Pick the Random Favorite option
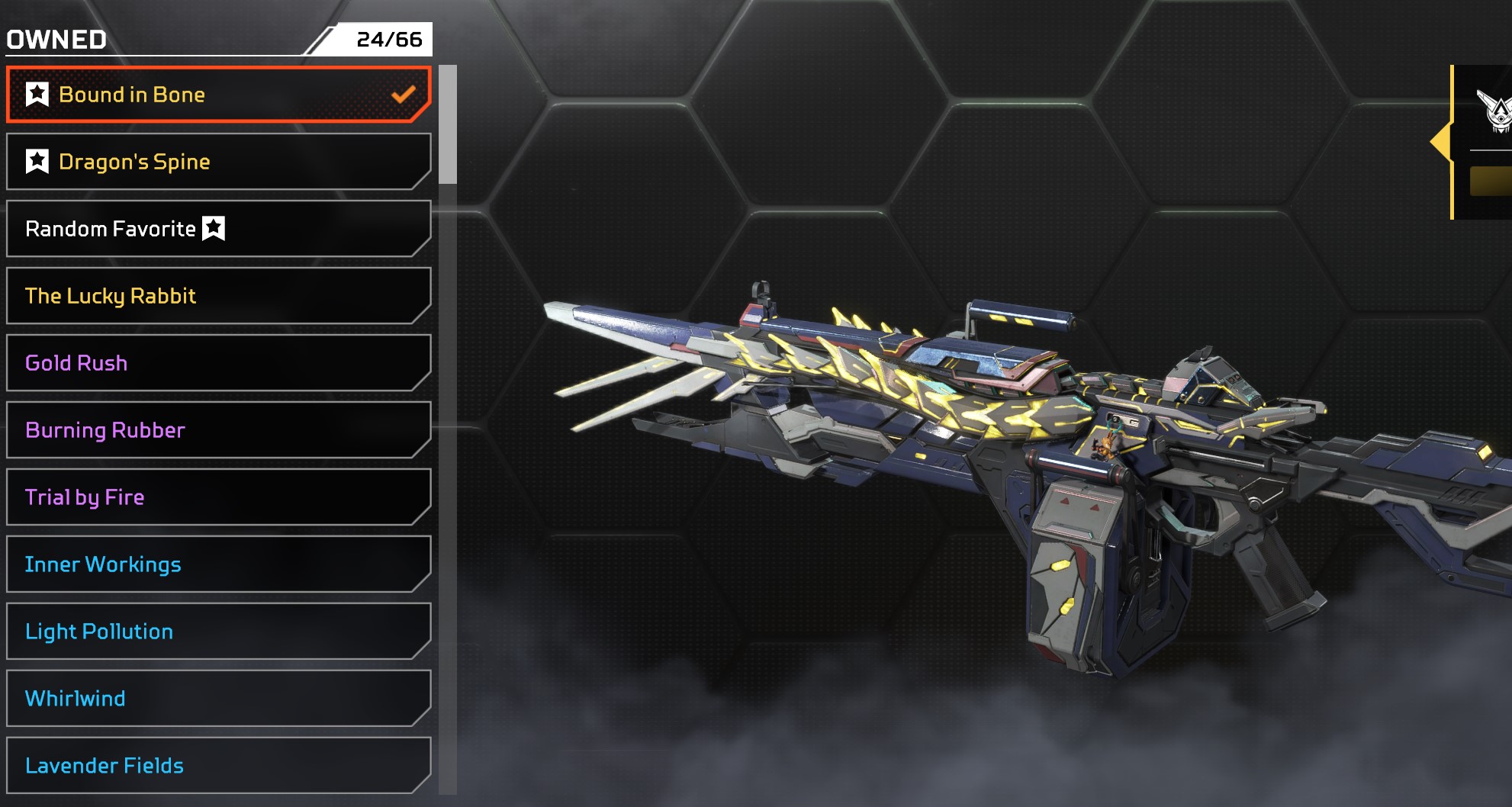This screenshot has height=807, width=1512. click(218, 229)
